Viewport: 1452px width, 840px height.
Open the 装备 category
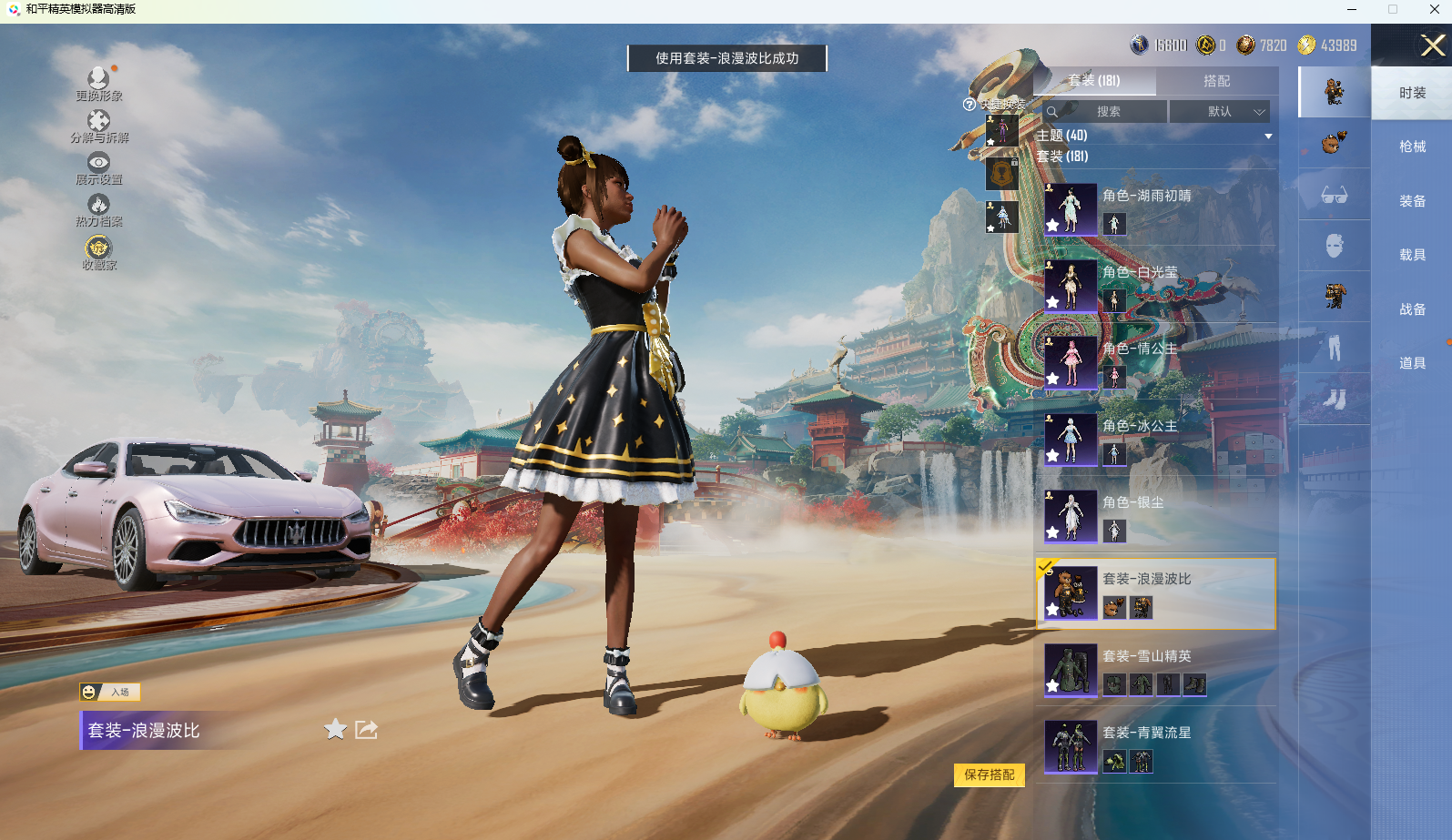[1412, 201]
